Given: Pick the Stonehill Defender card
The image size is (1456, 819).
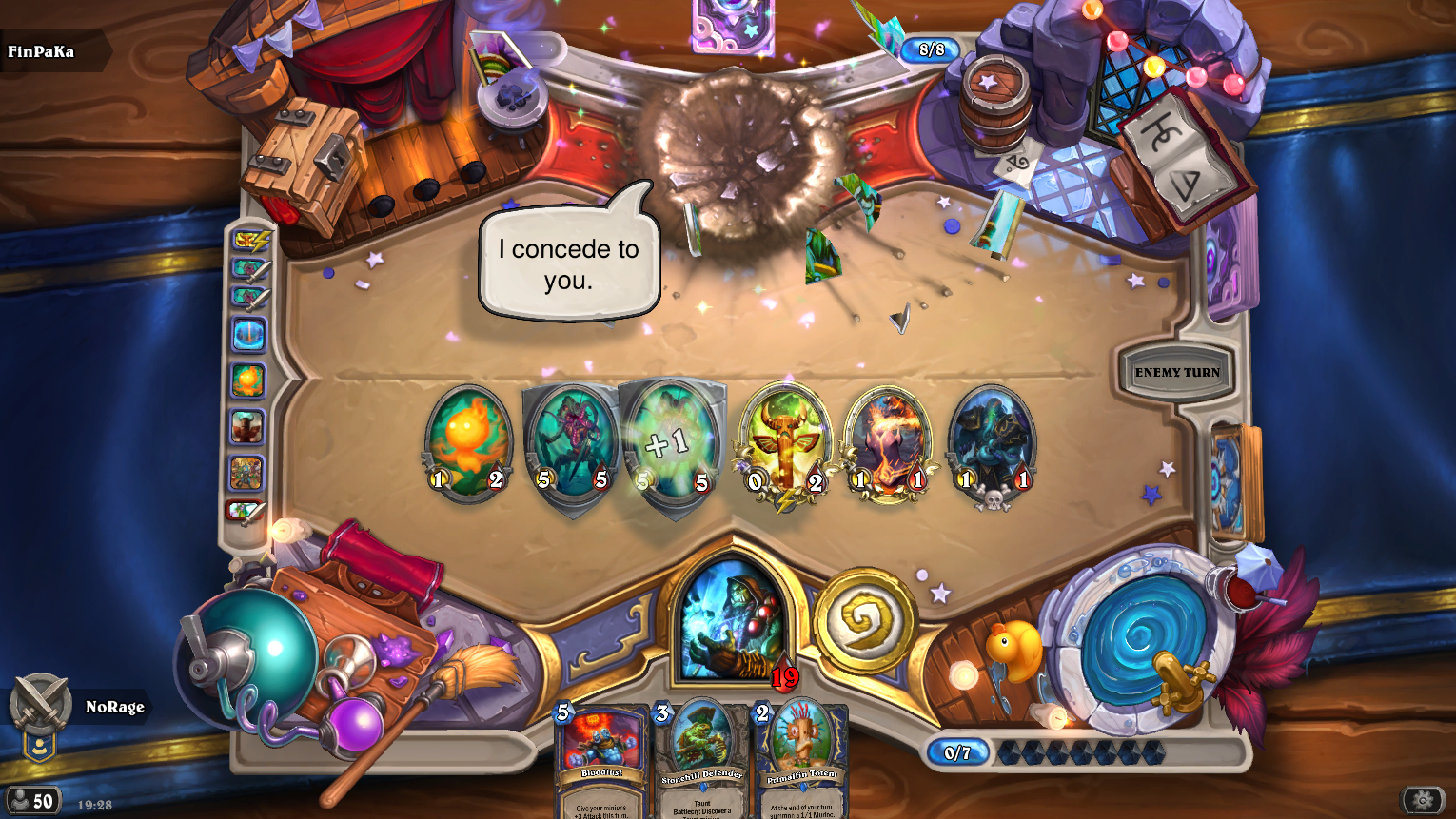Looking at the screenshot, I should (x=701, y=761).
